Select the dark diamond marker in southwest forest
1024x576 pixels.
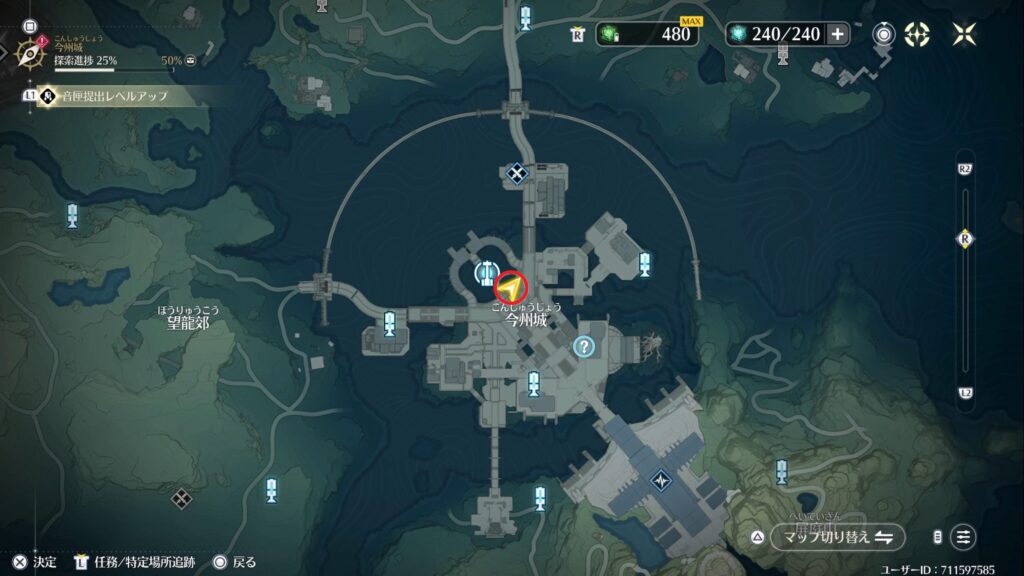coord(181,497)
